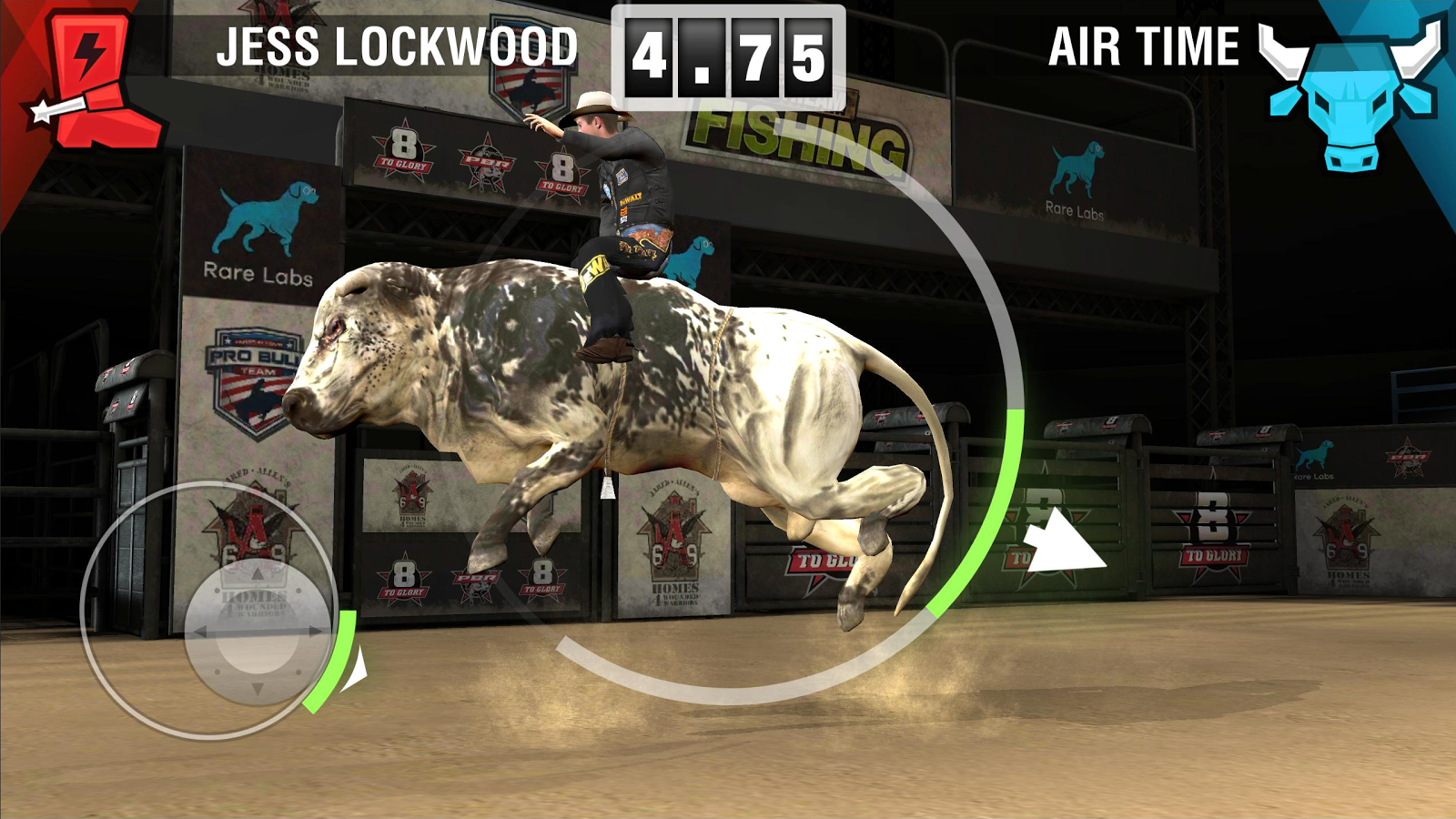Tap the right arrow of the control pad
This screenshot has height=819, width=1456.
coord(314,631)
